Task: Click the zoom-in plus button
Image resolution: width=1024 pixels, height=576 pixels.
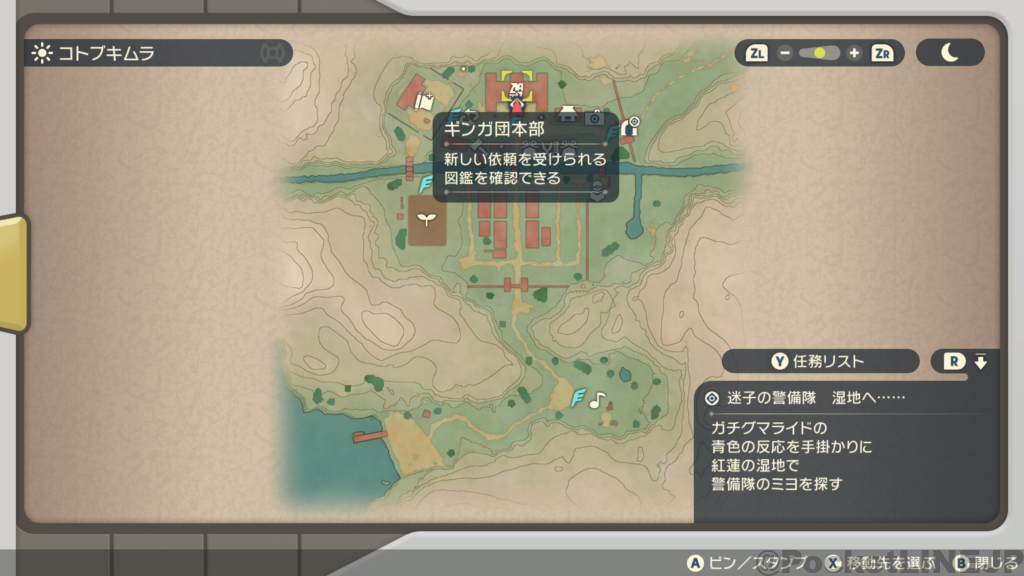Action: coord(854,53)
